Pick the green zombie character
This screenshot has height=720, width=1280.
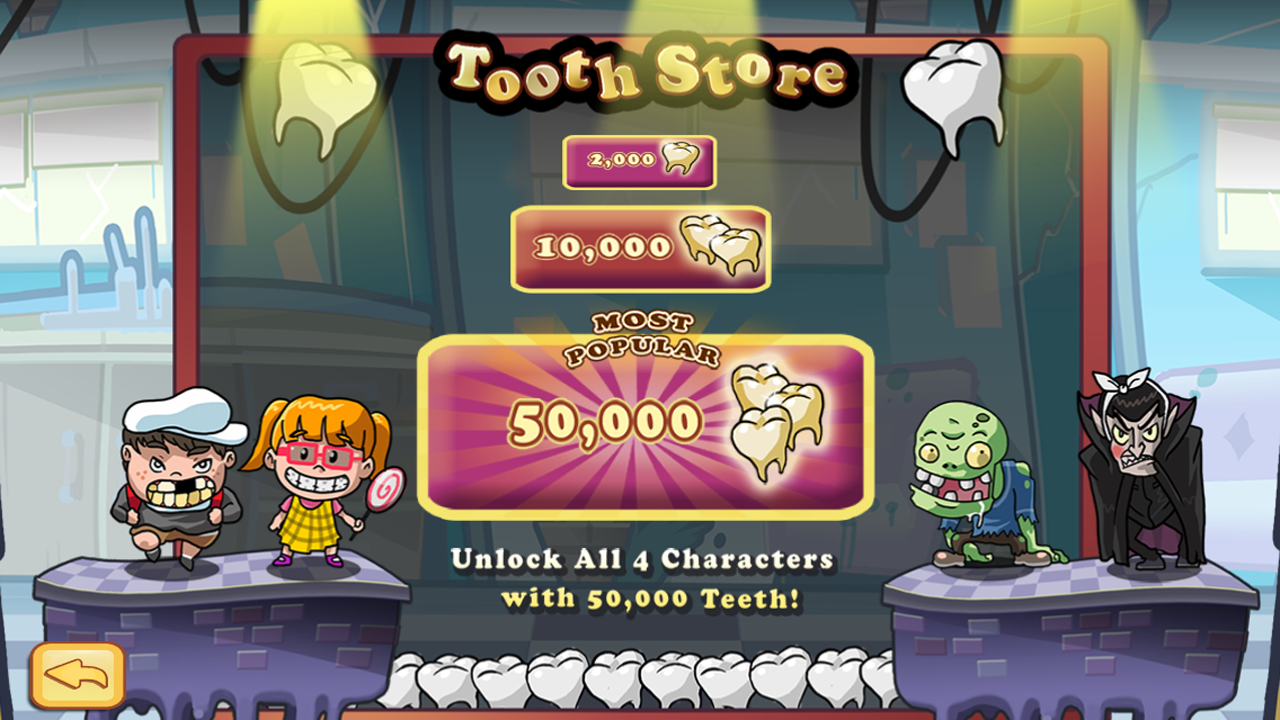pos(975,470)
